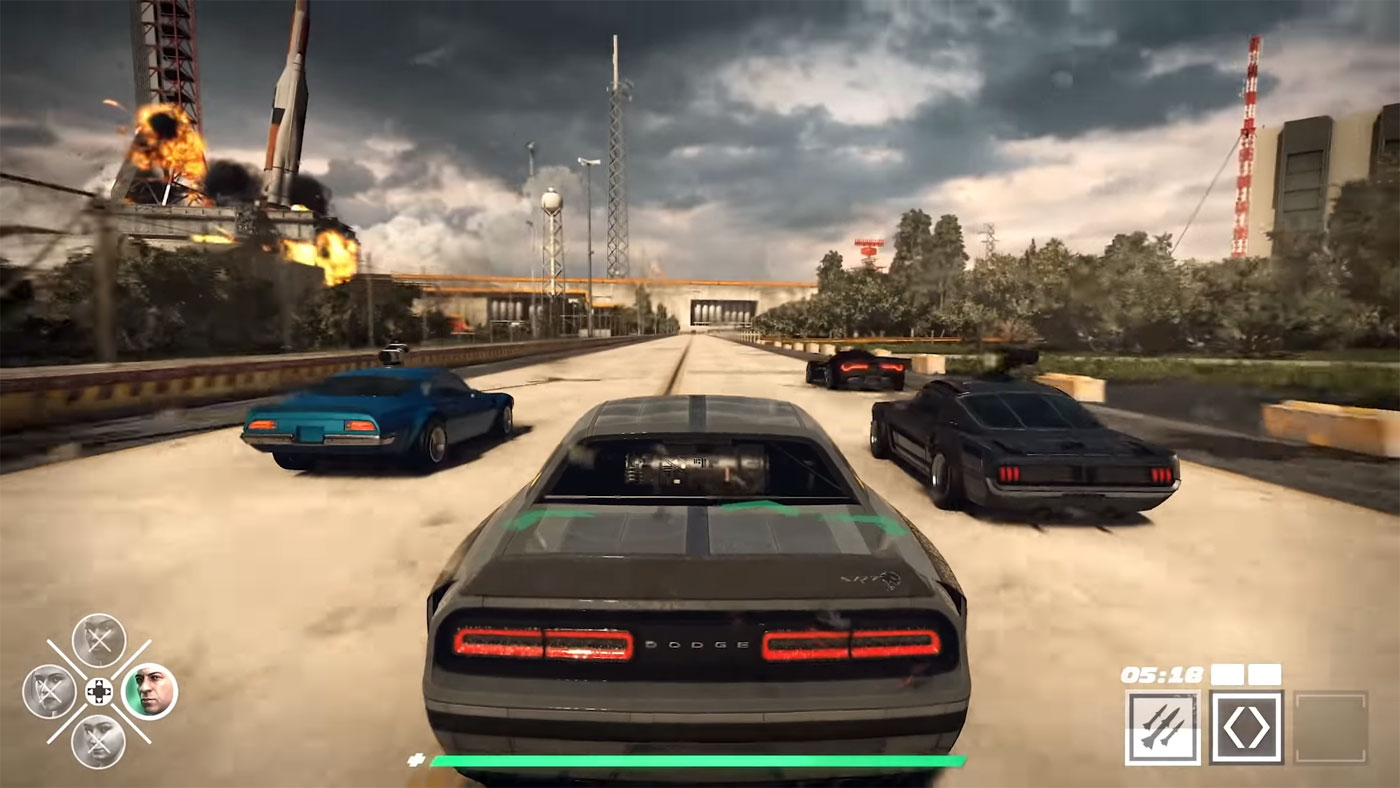Click the left arrow on the d-pad icon

click(90, 691)
